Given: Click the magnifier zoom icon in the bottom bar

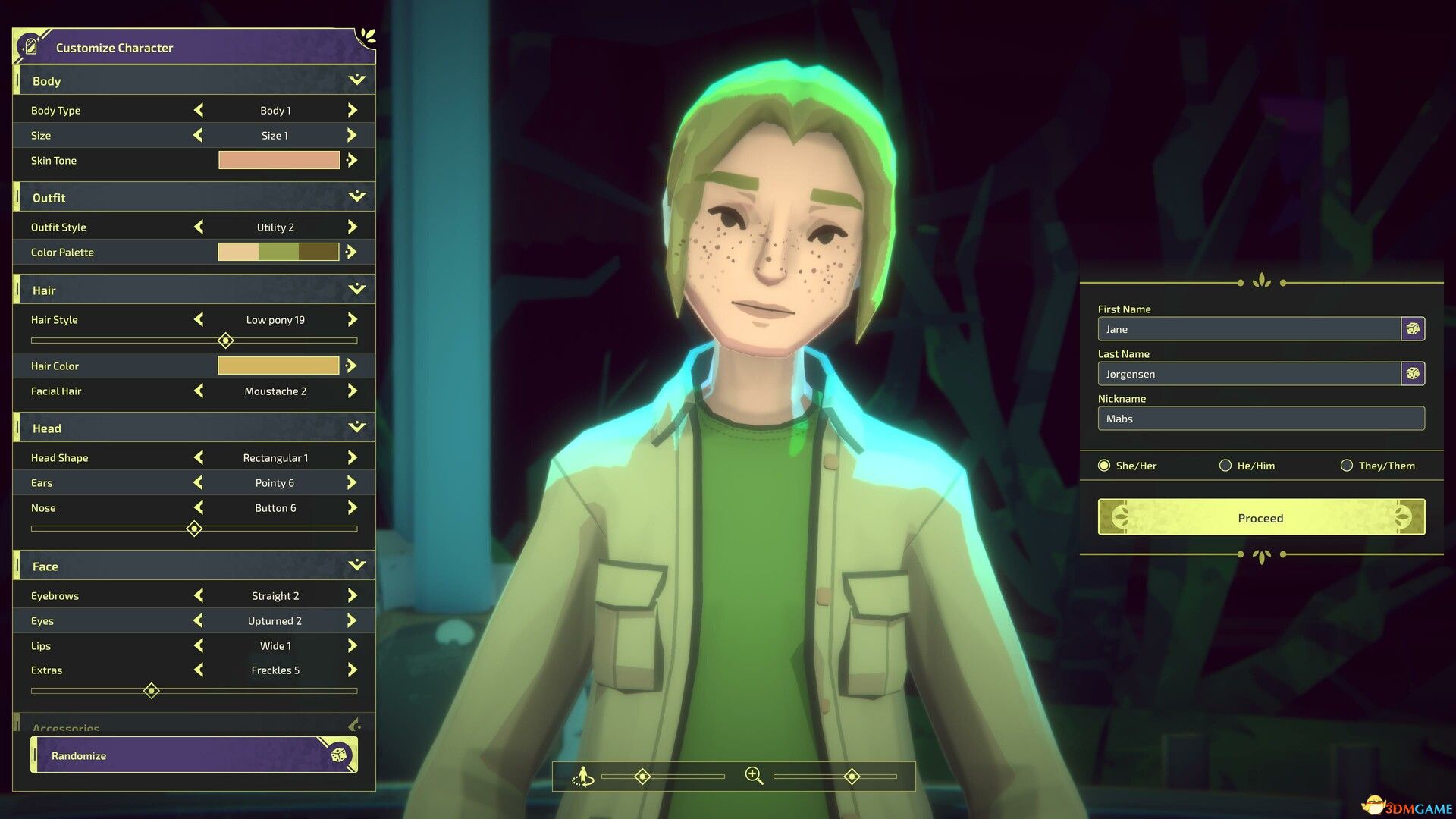Looking at the screenshot, I should 753,776.
